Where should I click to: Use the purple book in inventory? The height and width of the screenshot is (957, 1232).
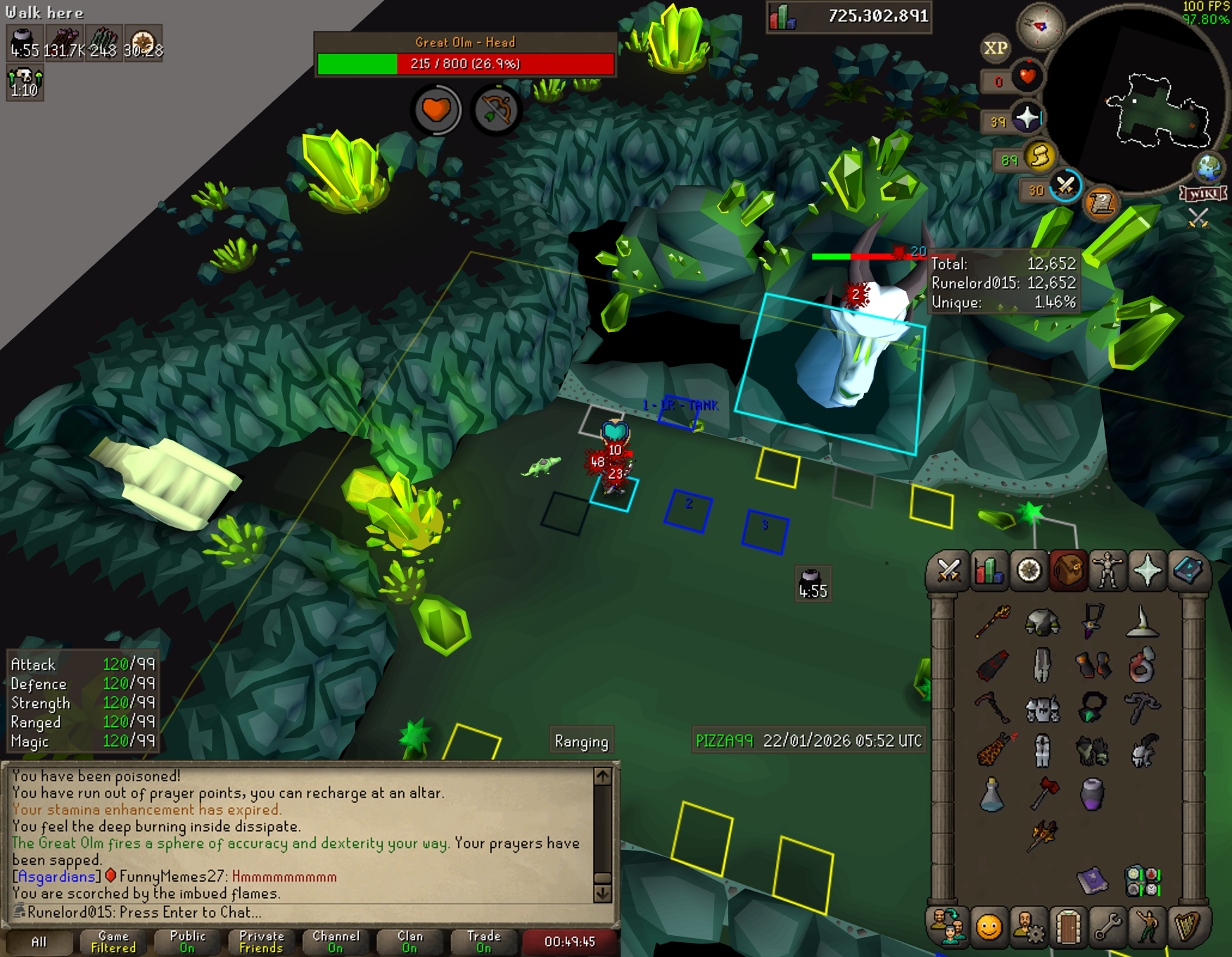coord(1092,880)
